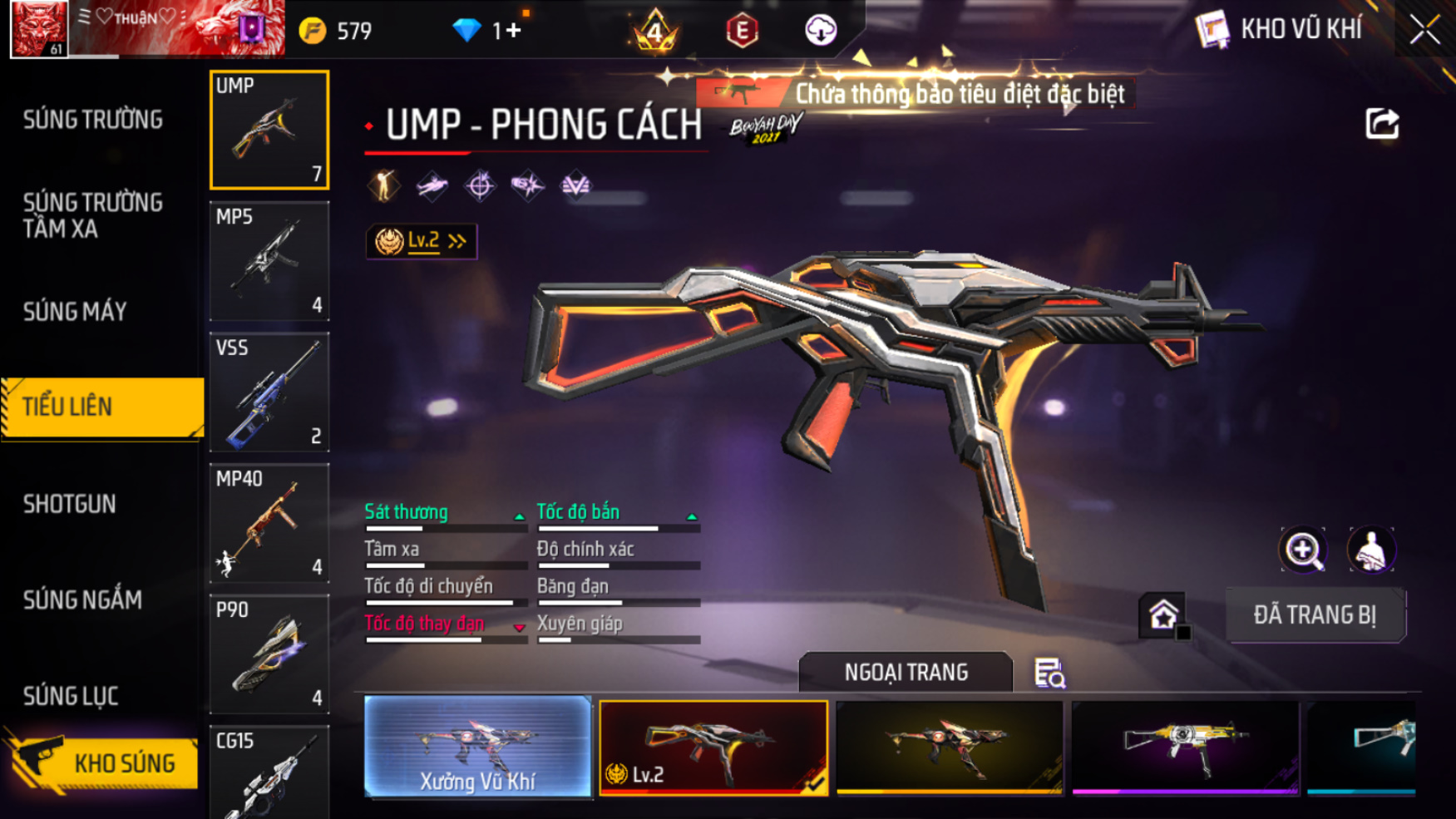Click the Đã Trang Bị button
The height and width of the screenshot is (819, 1456).
point(1315,615)
